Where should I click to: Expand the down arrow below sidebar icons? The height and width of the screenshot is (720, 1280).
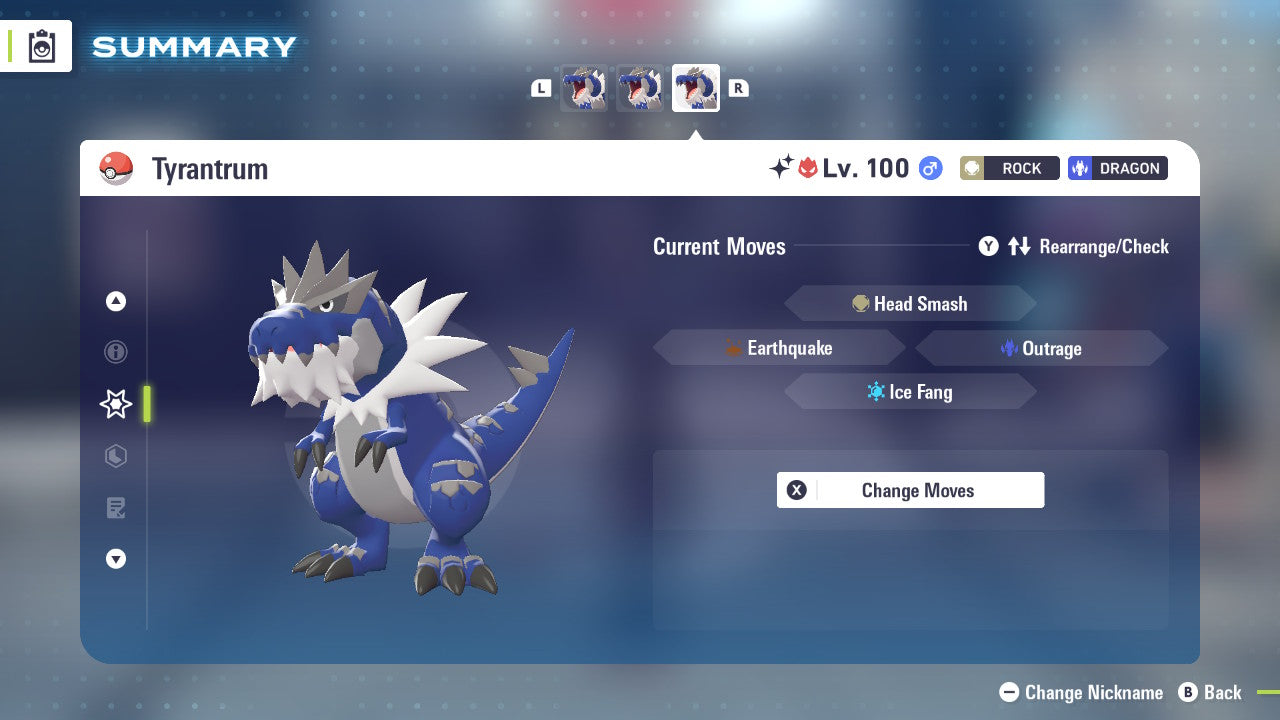tap(115, 559)
